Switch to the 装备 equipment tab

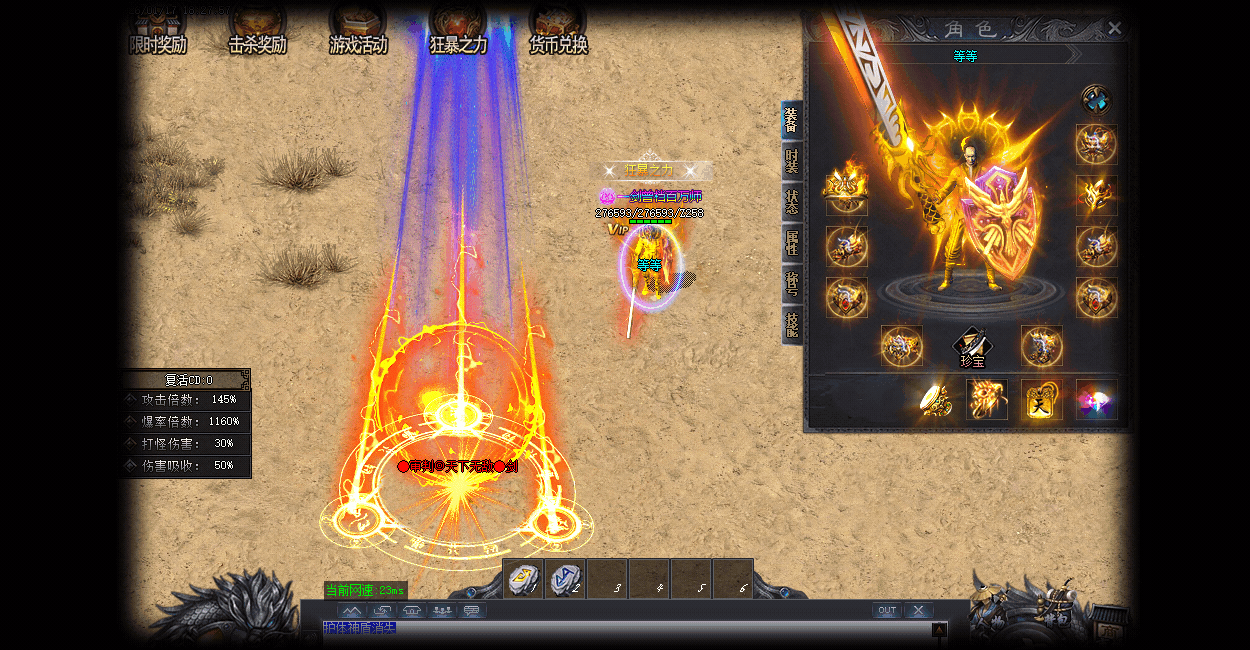coord(792,120)
